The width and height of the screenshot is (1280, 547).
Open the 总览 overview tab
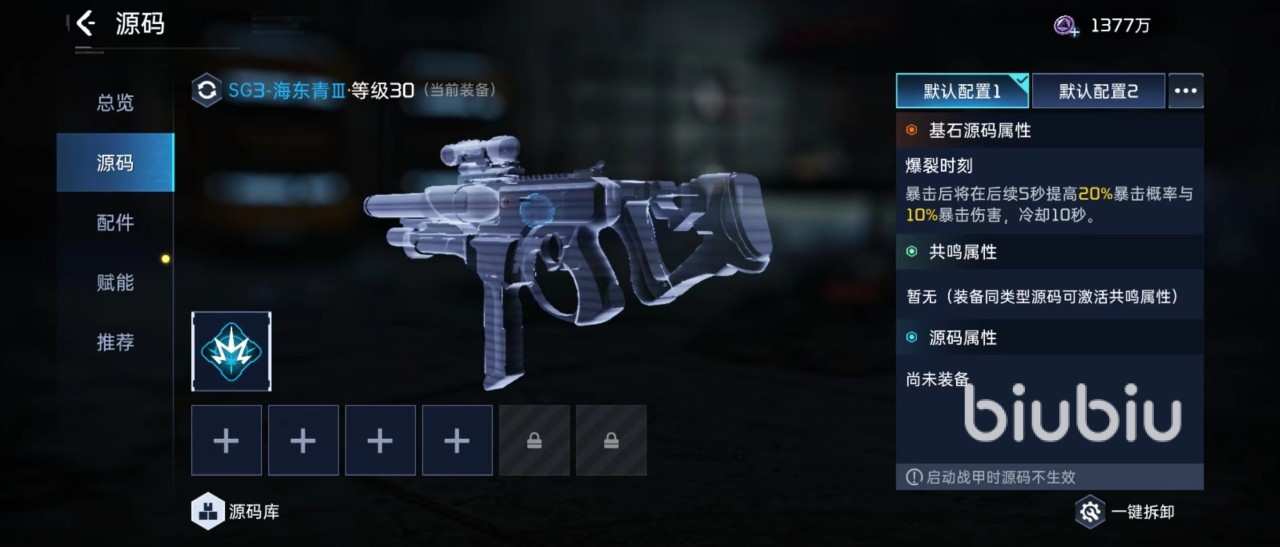click(x=115, y=103)
